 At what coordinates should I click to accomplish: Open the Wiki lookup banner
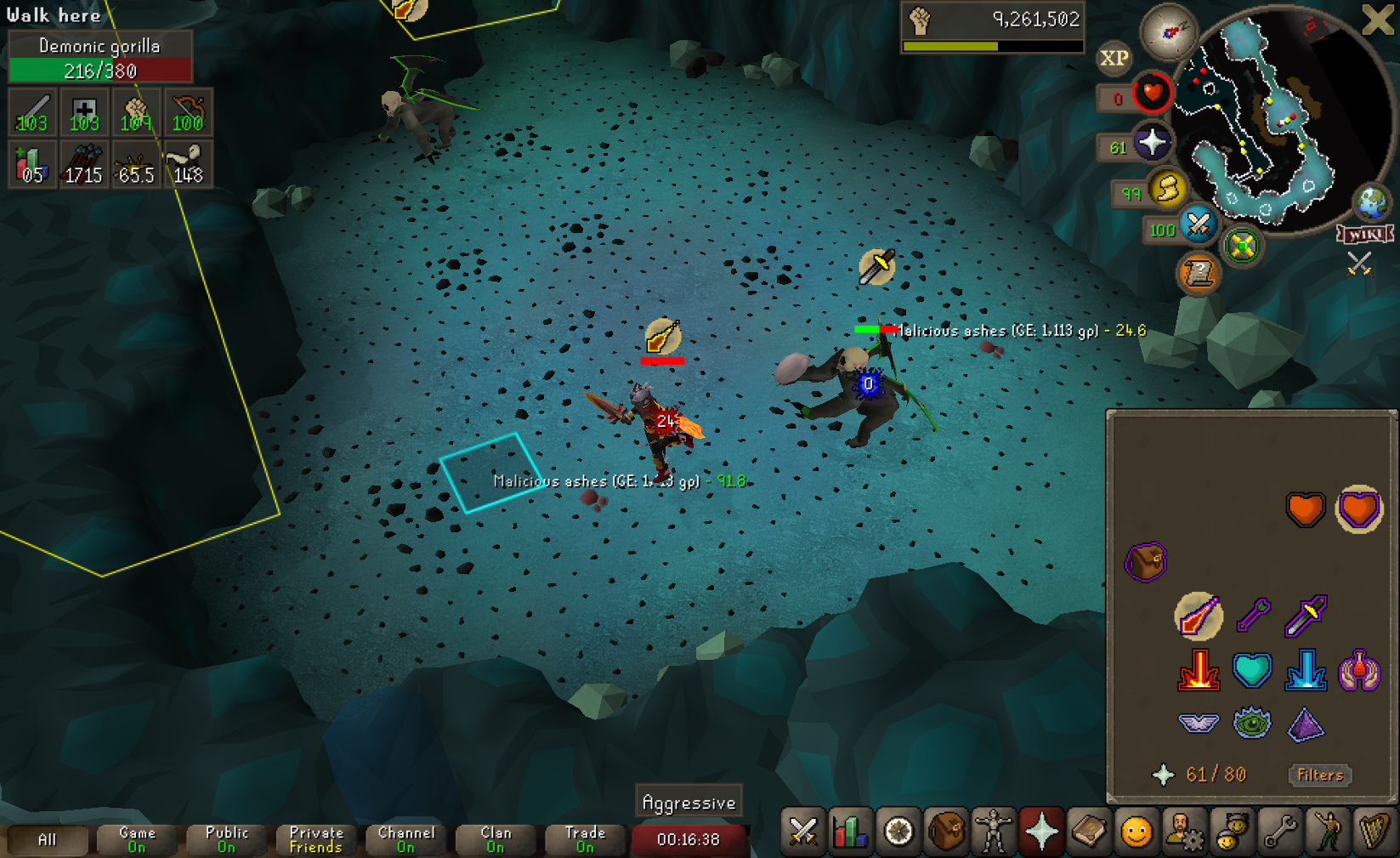click(1364, 235)
